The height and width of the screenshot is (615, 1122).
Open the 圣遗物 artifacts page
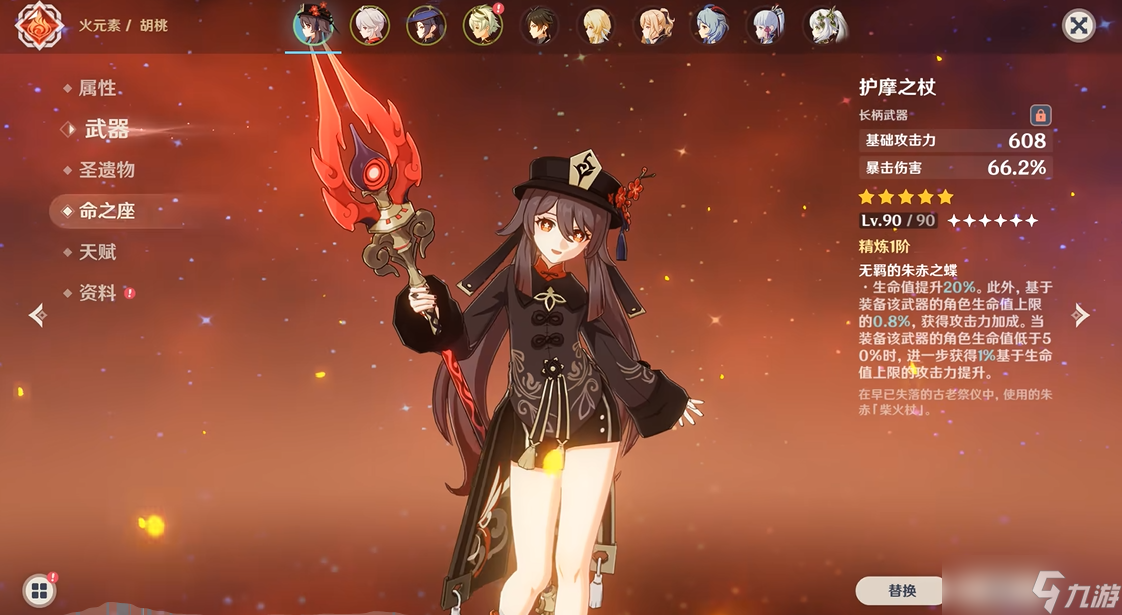(x=106, y=170)
